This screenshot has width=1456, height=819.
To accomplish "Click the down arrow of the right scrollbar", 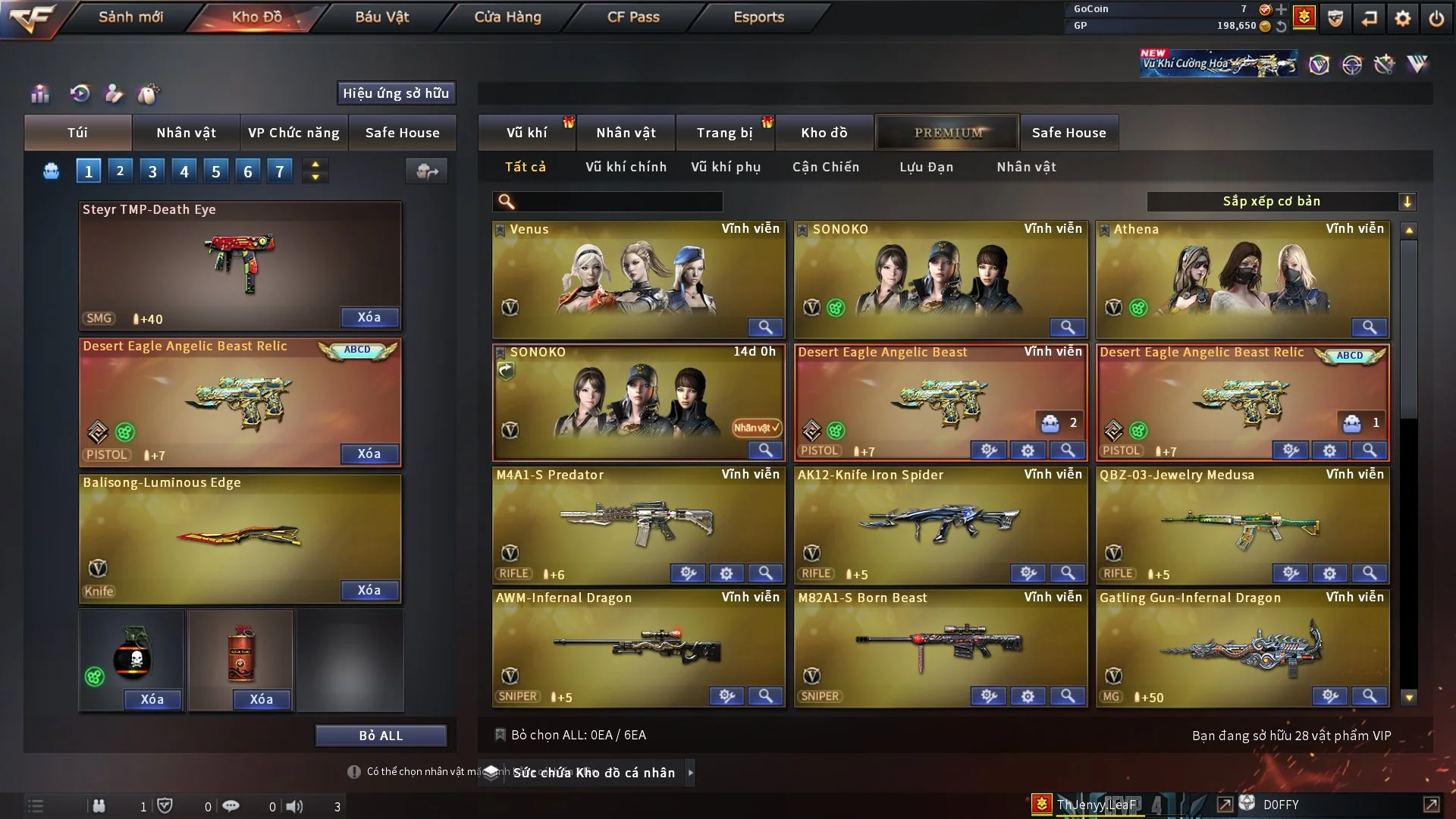I will pos(1410,695).
